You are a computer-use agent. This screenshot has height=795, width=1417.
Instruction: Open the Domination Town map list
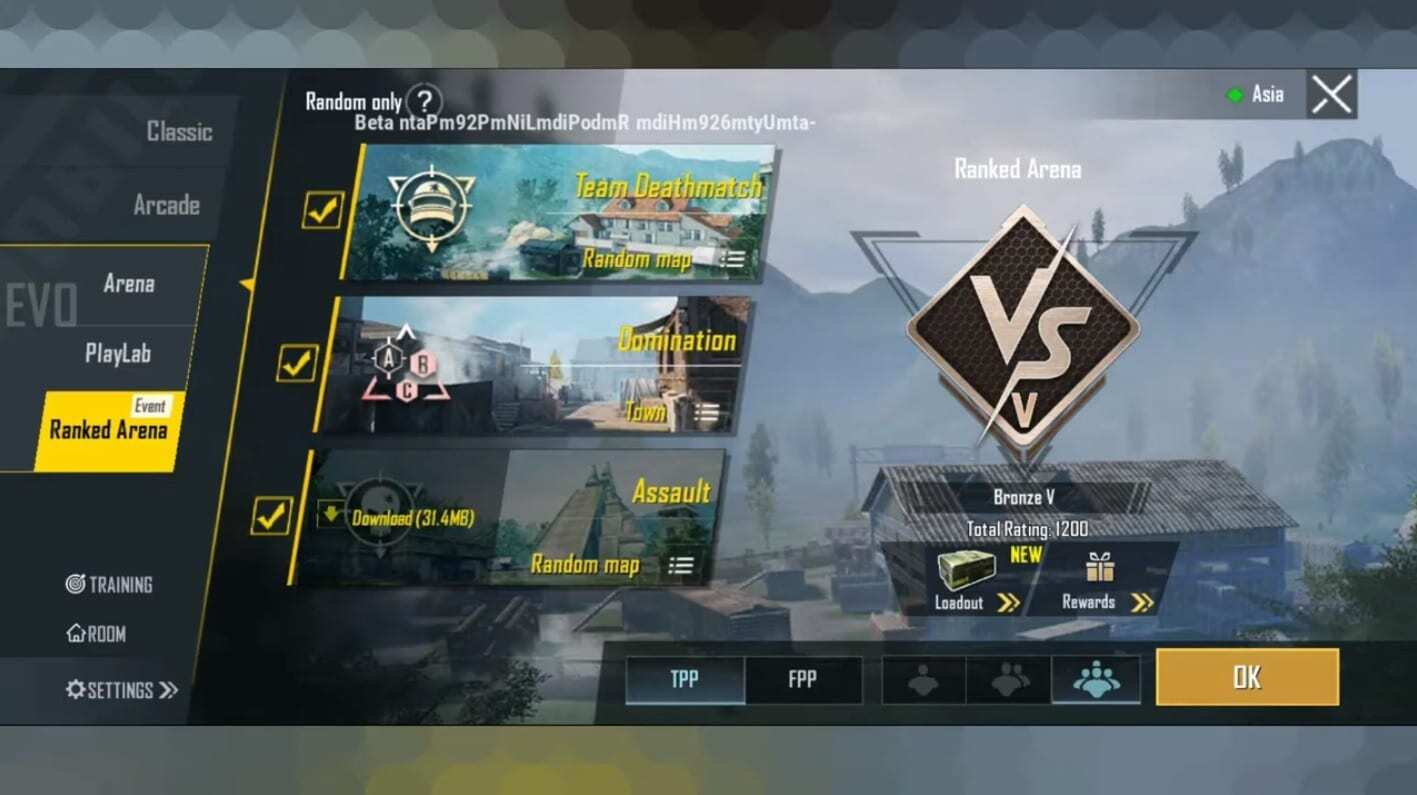pyautogui.click(x=706, y=411)
